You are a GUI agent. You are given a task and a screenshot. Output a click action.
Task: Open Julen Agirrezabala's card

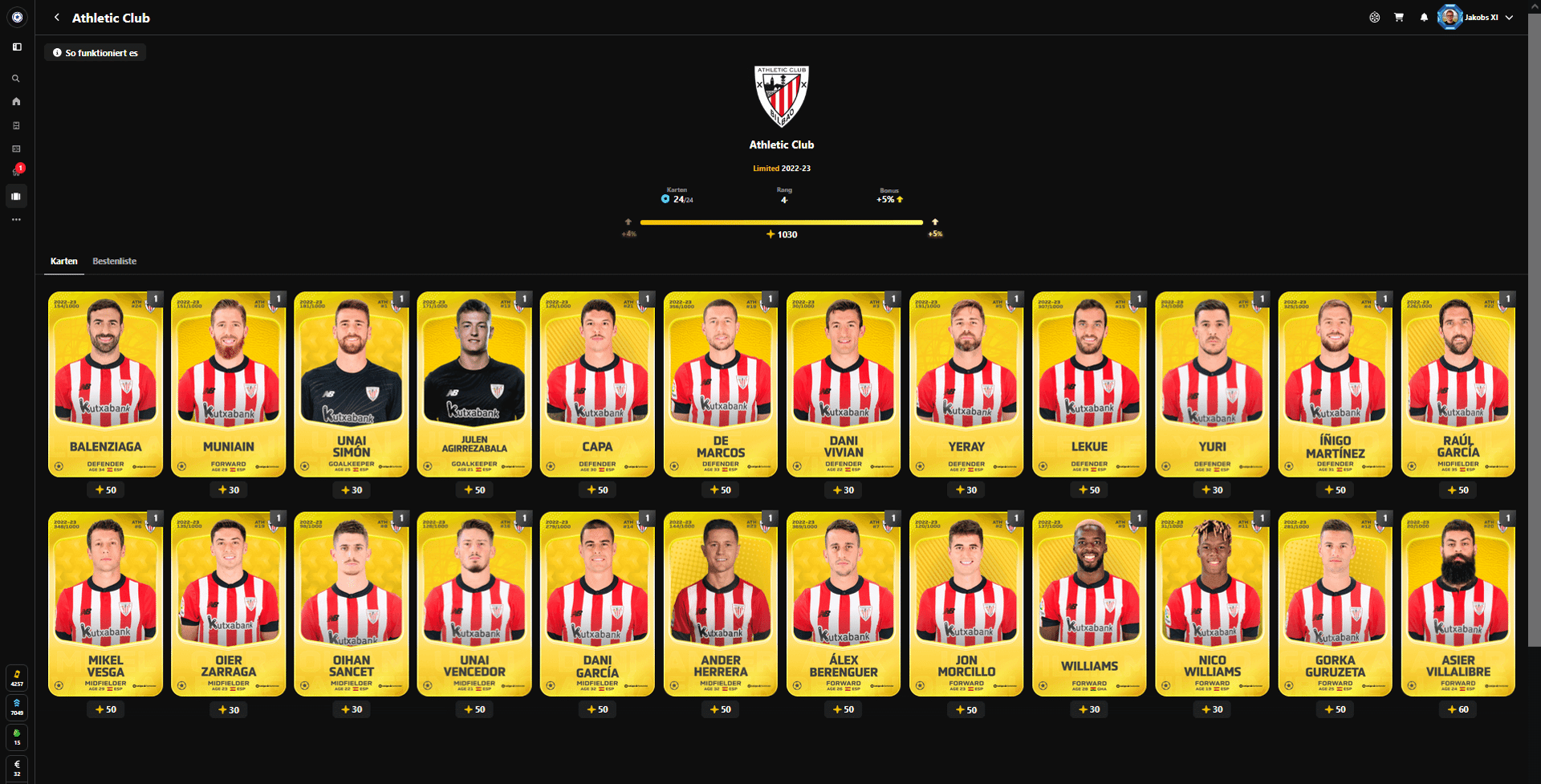474,384
